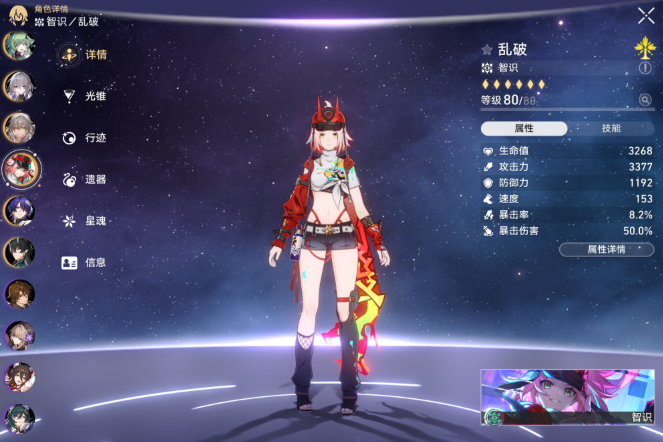Click the magnifier icon next to the level

coord(645,100)
